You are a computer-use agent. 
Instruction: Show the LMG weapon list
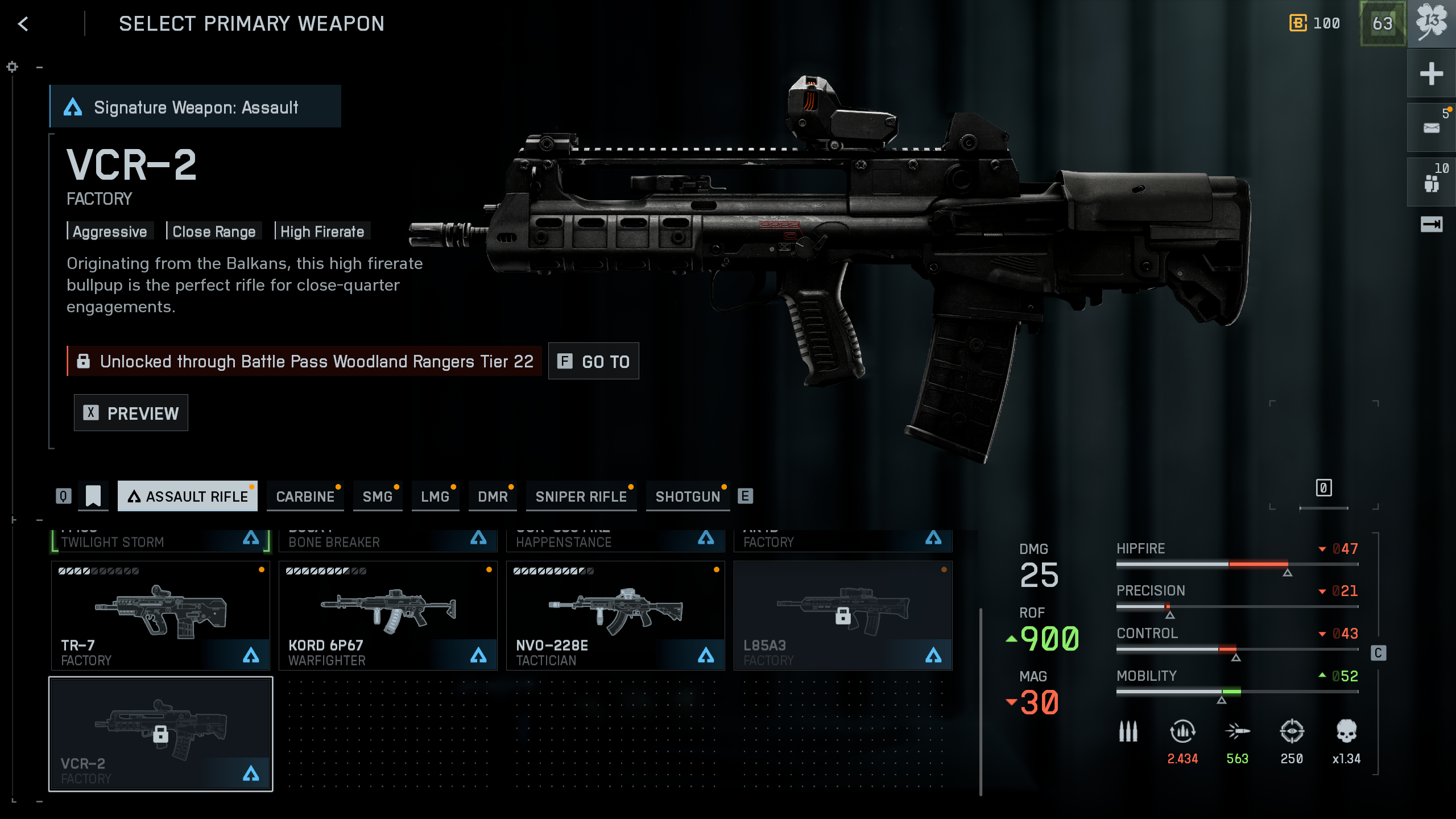click(435, 497)
